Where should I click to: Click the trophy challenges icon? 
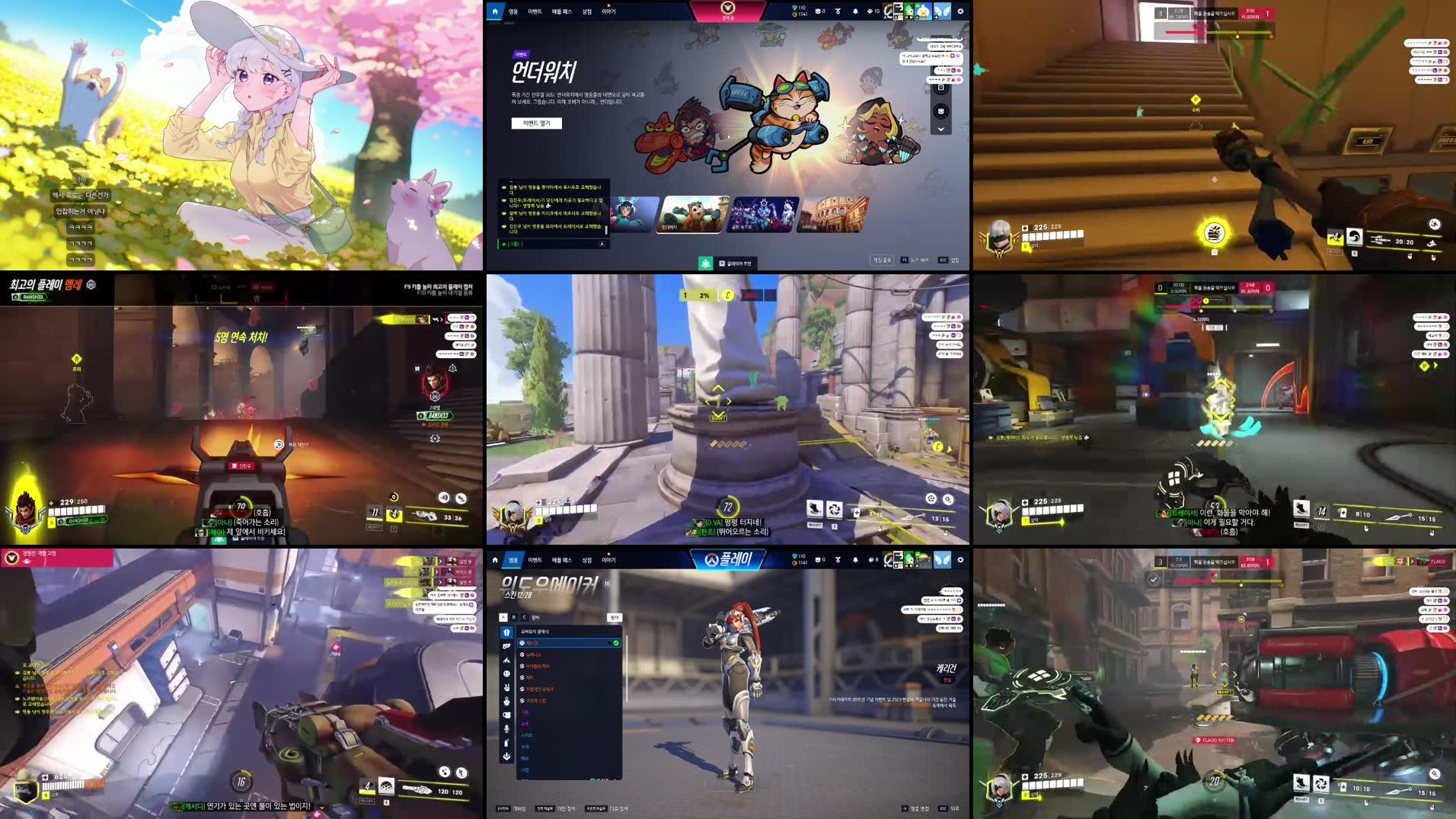(x=837, y=11)
